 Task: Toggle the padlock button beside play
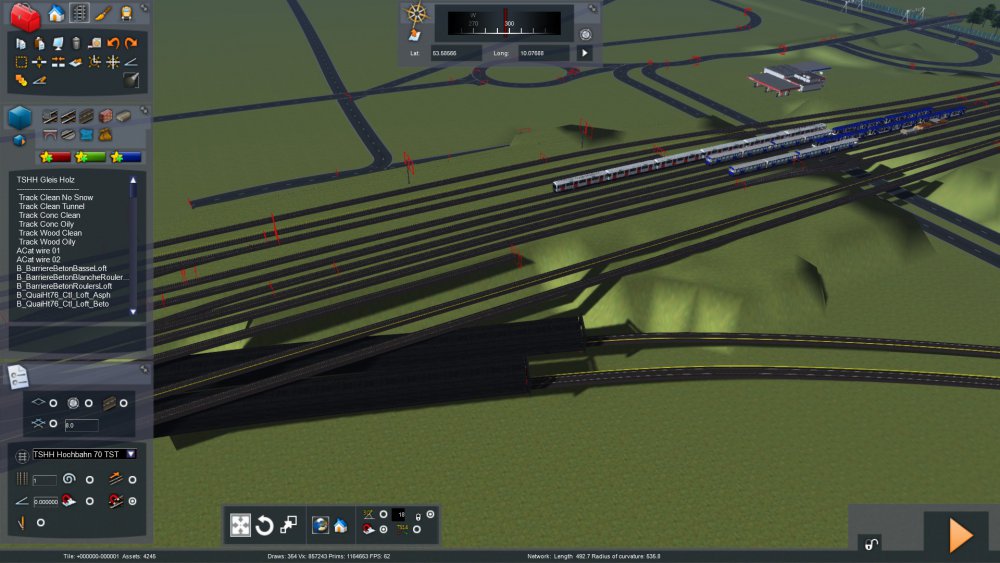(871, 544)
